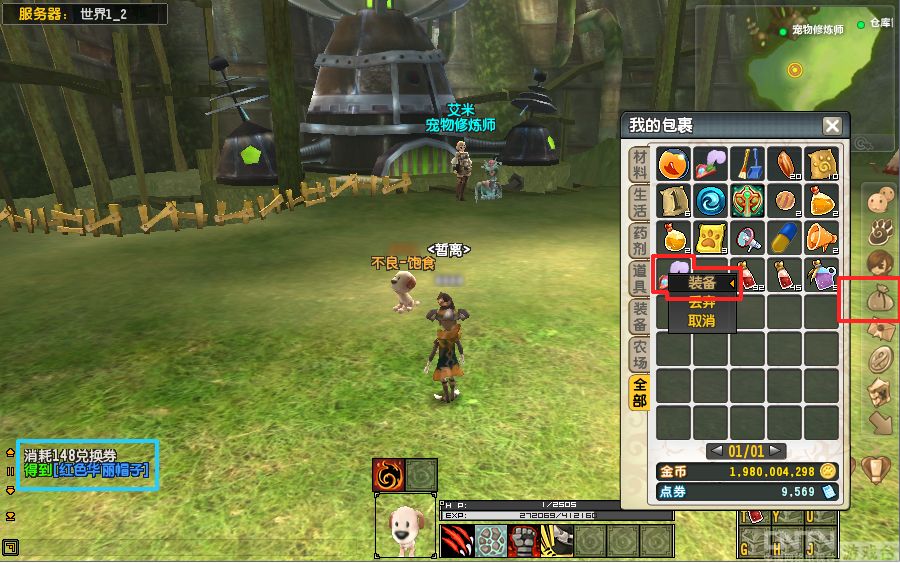Select the blue swirl orb item
Screen dimensions: 900x563
tap(711, 199)
